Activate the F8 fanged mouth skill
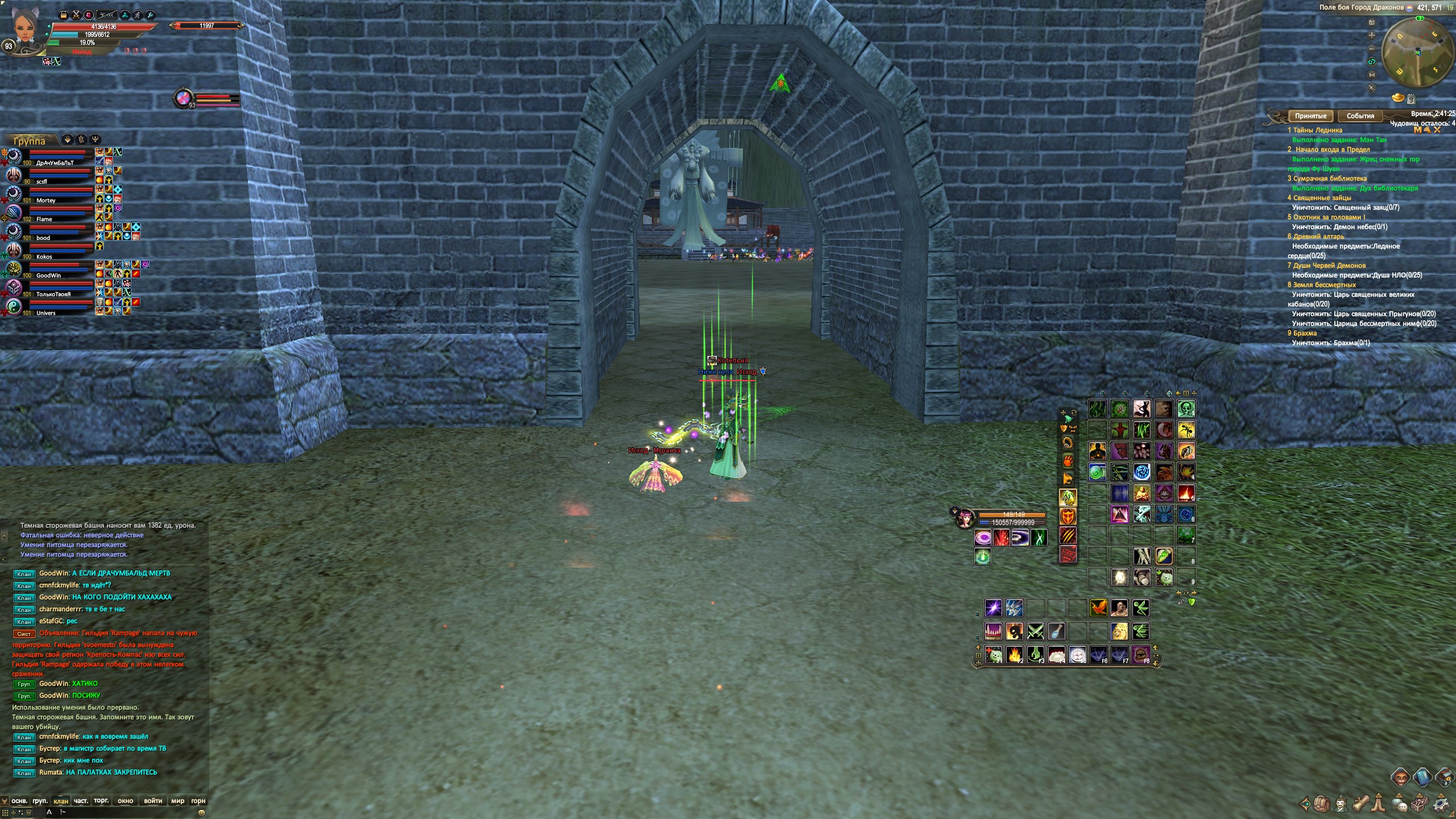Viewport: 1456px width, 819px height. (x=1140, y=655)
